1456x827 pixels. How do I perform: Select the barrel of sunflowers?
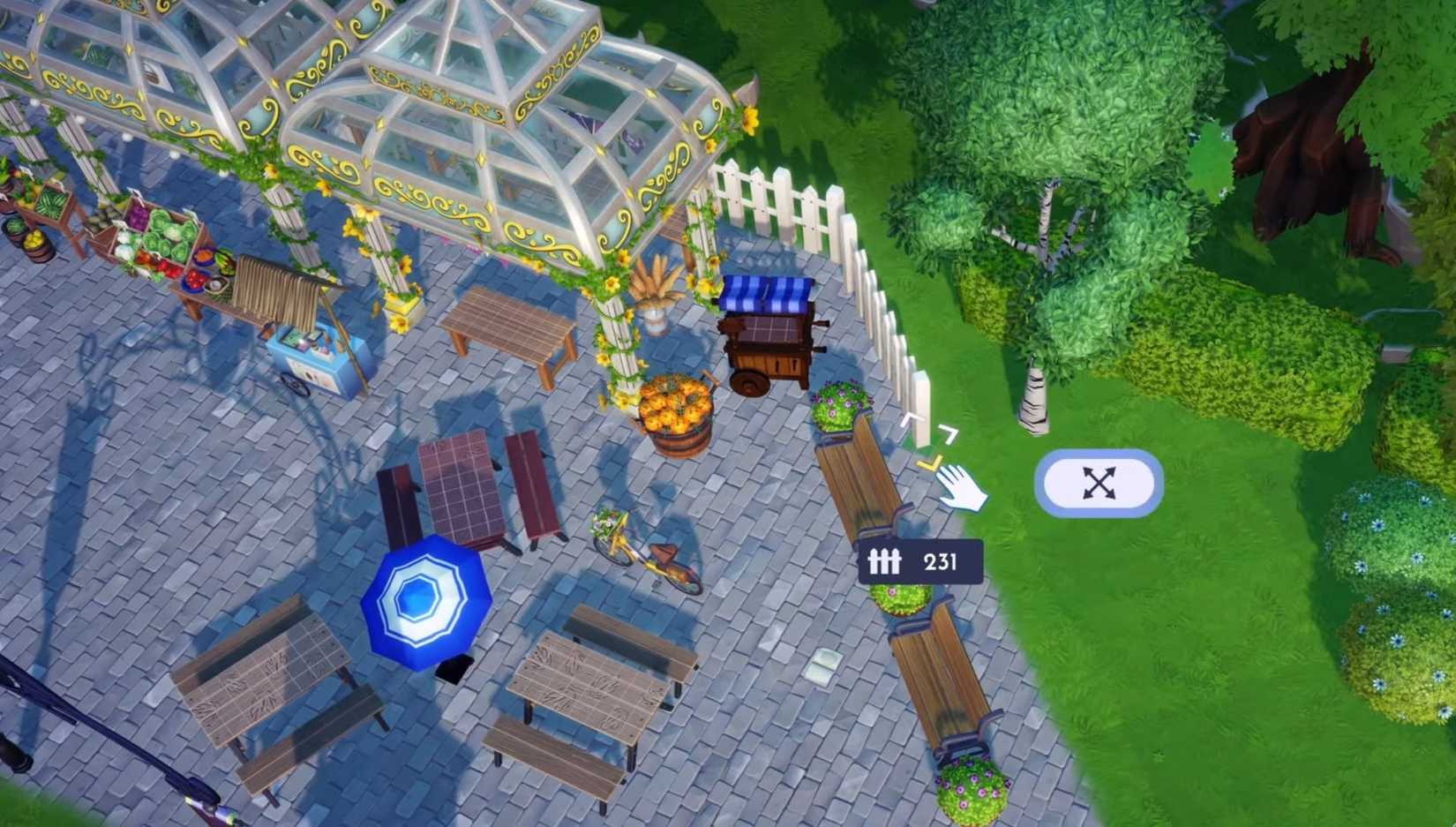(675, 406)
